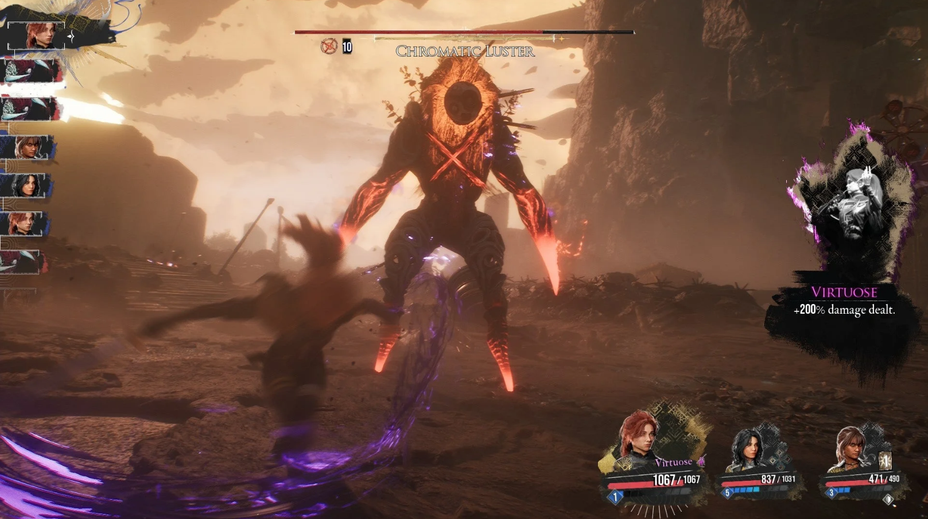Select the black-haired party portrait with 837 HP
The height and width of the screenshot is (519, 928).
[x=748, y=448]
